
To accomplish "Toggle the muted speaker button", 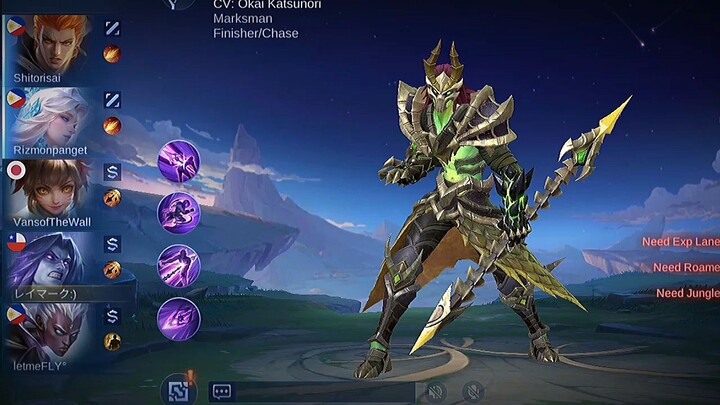I will point(435,391).
